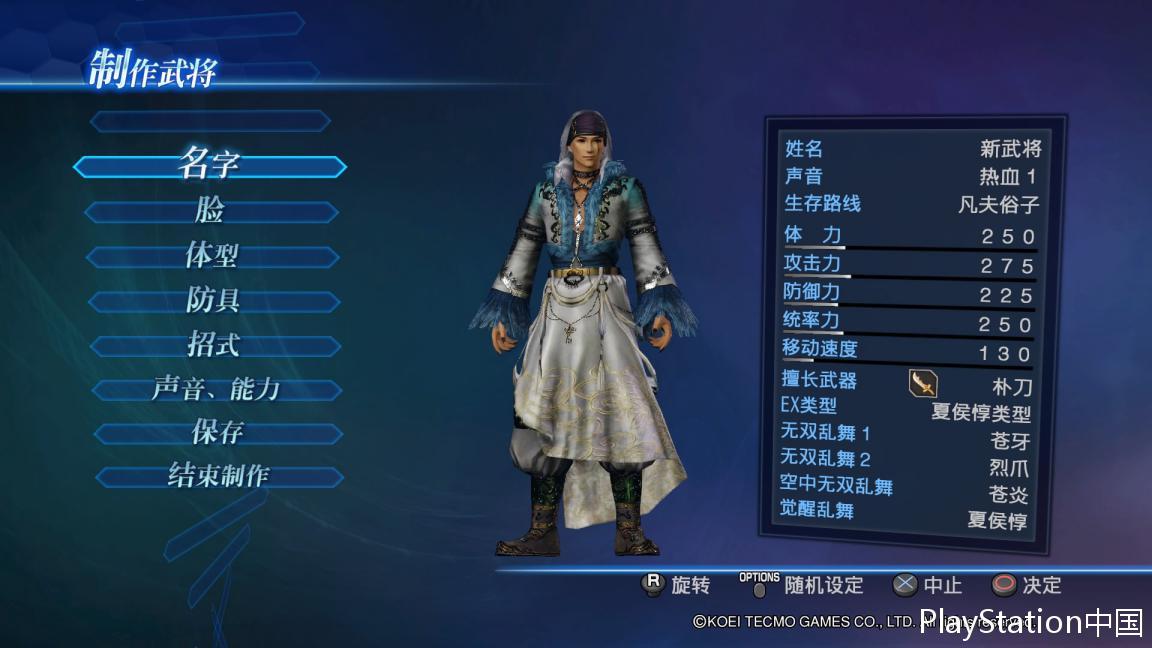Open 声音、能力 voice and ability settings
The width and height of the screenshot is (1152, 648).
tap(216, 390)
